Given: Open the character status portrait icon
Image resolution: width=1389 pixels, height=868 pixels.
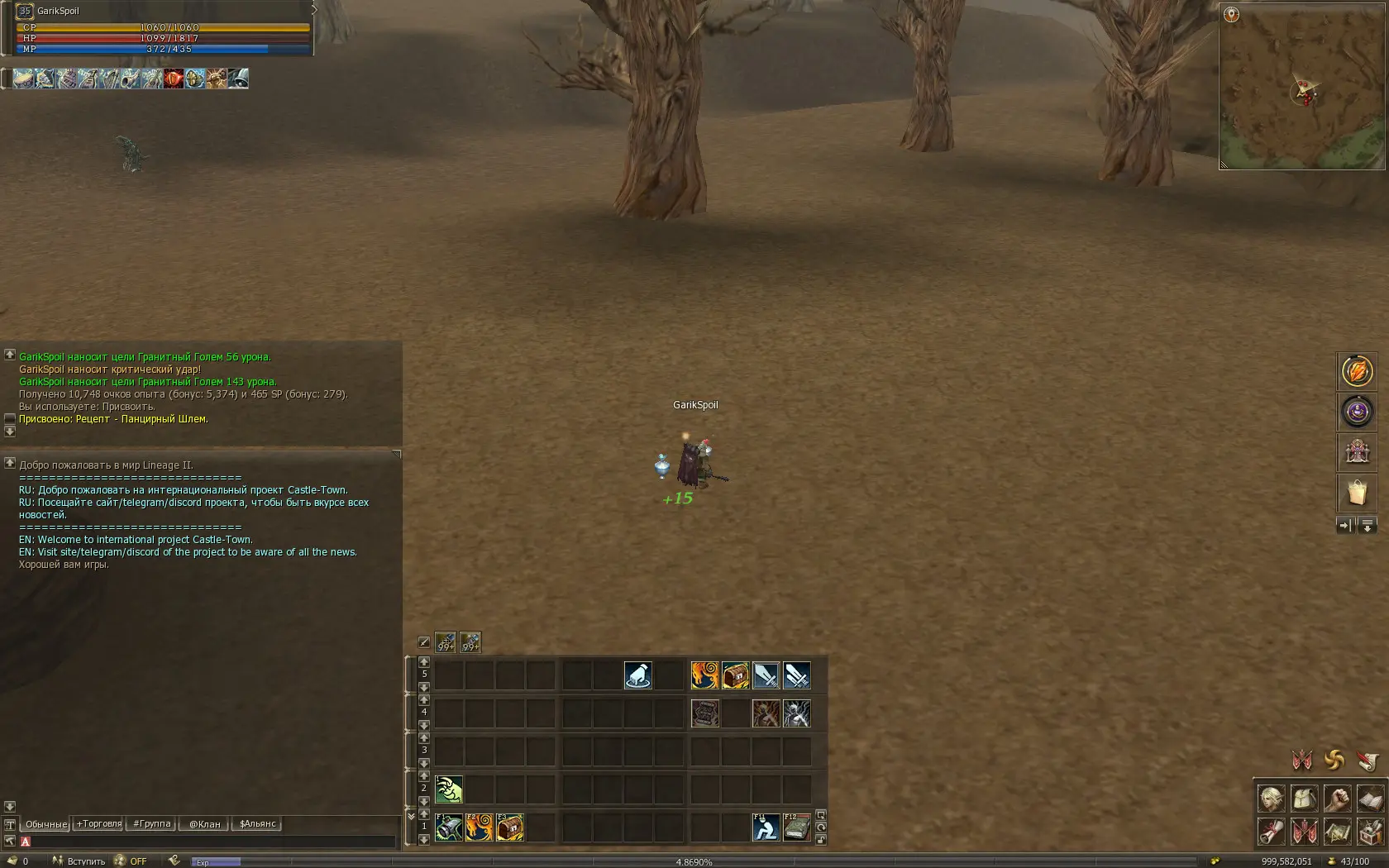Looking at the screenshot, I should pos(1272,799).
